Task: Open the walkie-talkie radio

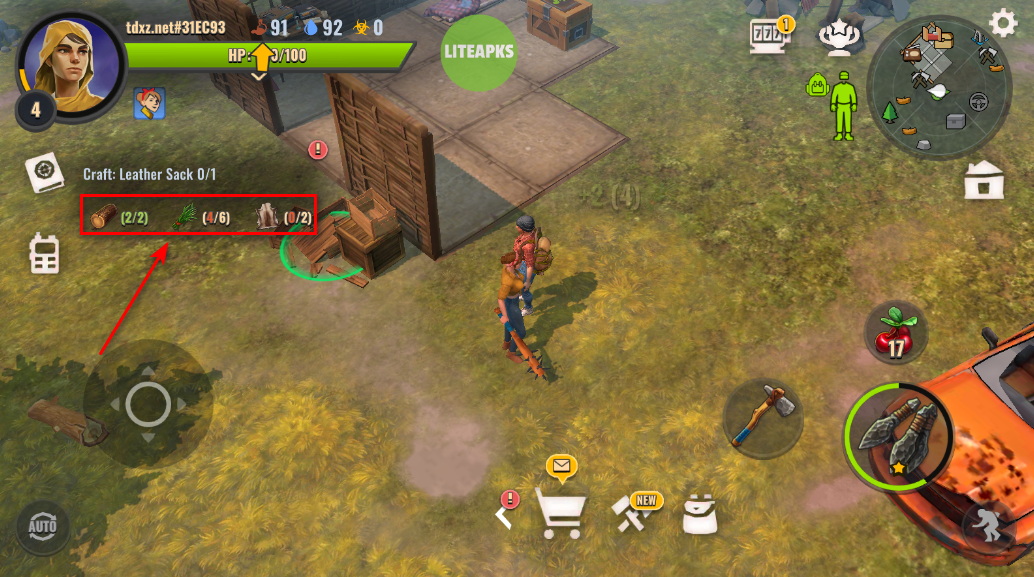Action: (x=44, y=253)
